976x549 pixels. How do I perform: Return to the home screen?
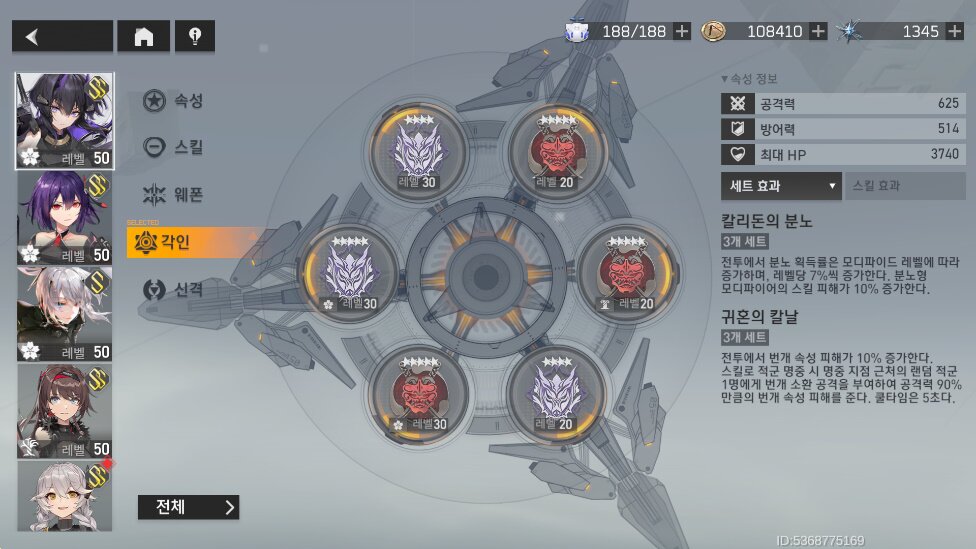(144, 37)
